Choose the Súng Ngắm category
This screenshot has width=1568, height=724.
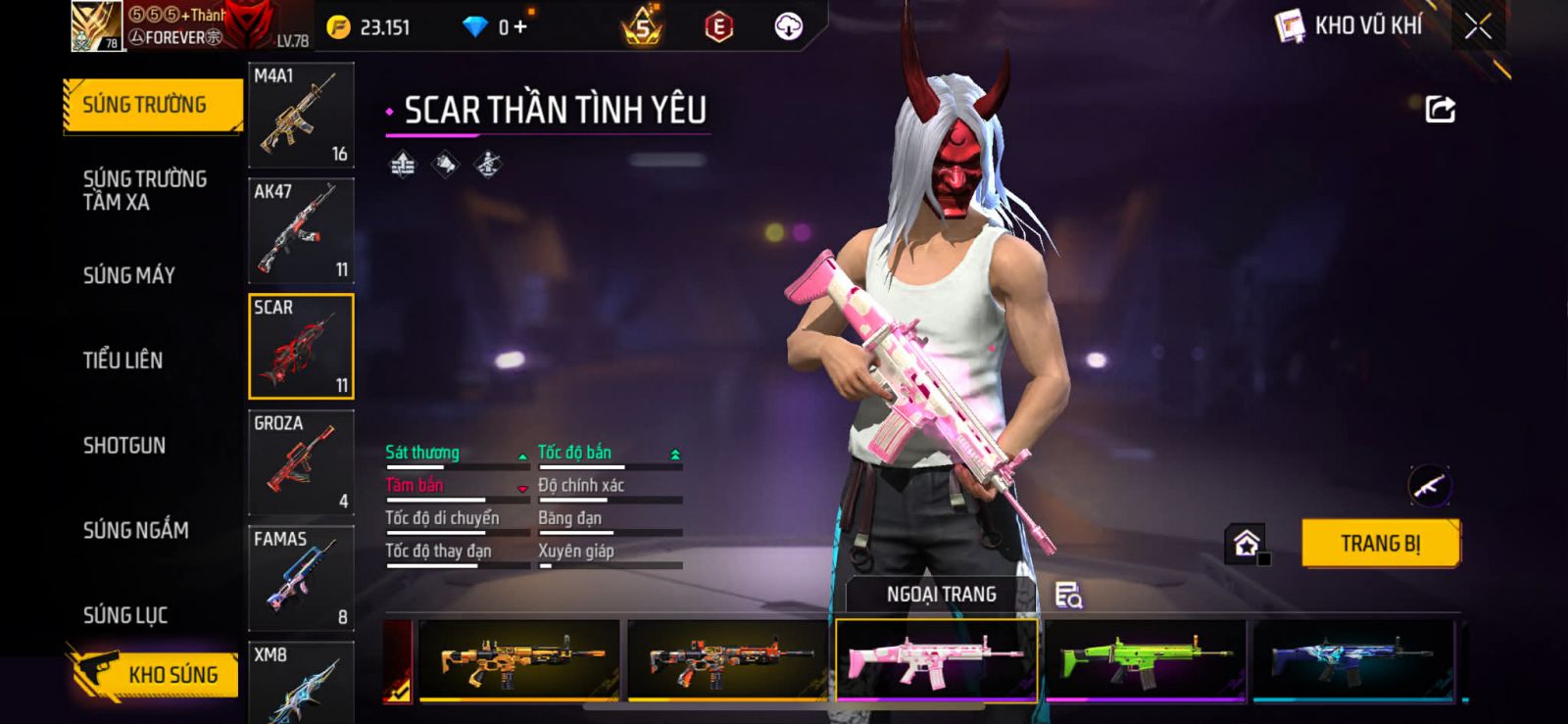point(136,530)
